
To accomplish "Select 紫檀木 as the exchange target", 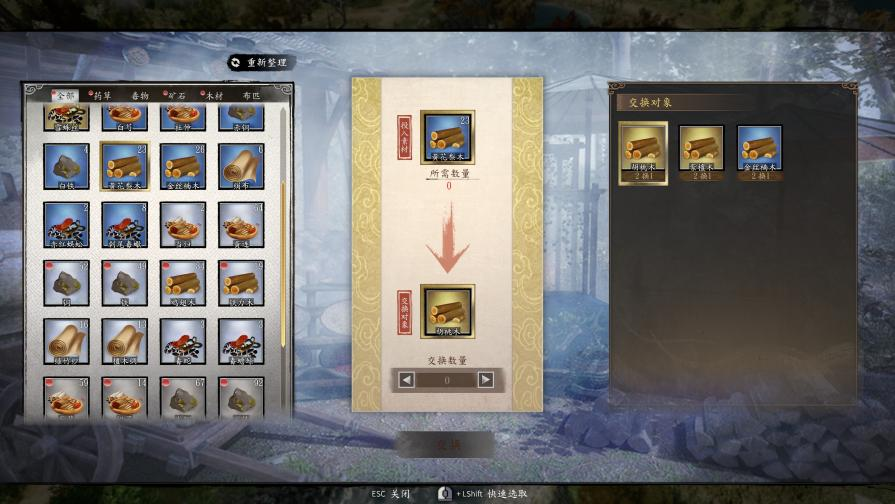I will pyautogui.click(x=701, y=149).
